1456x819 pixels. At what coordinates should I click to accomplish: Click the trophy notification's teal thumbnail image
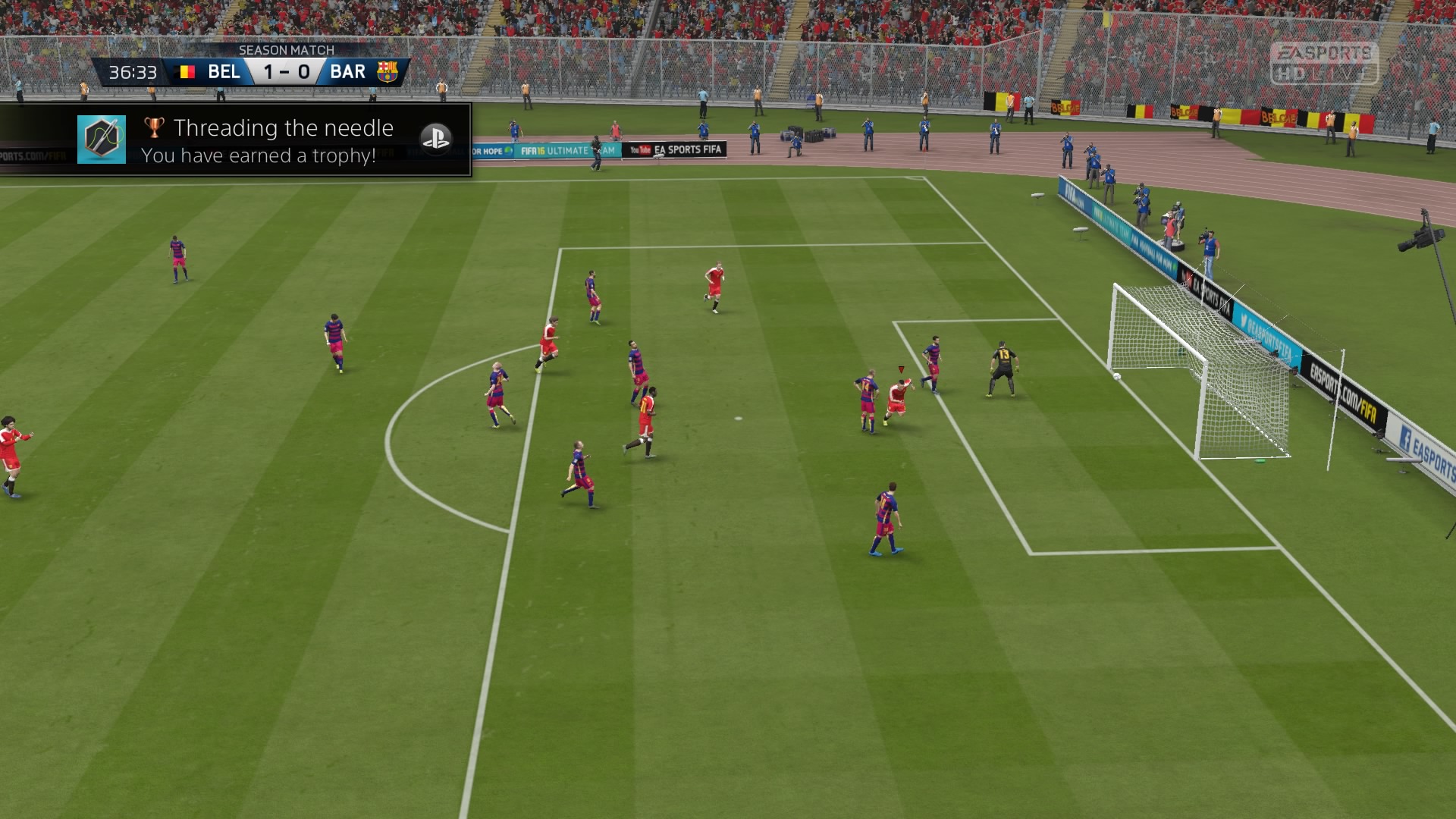(x=102, y=140)
